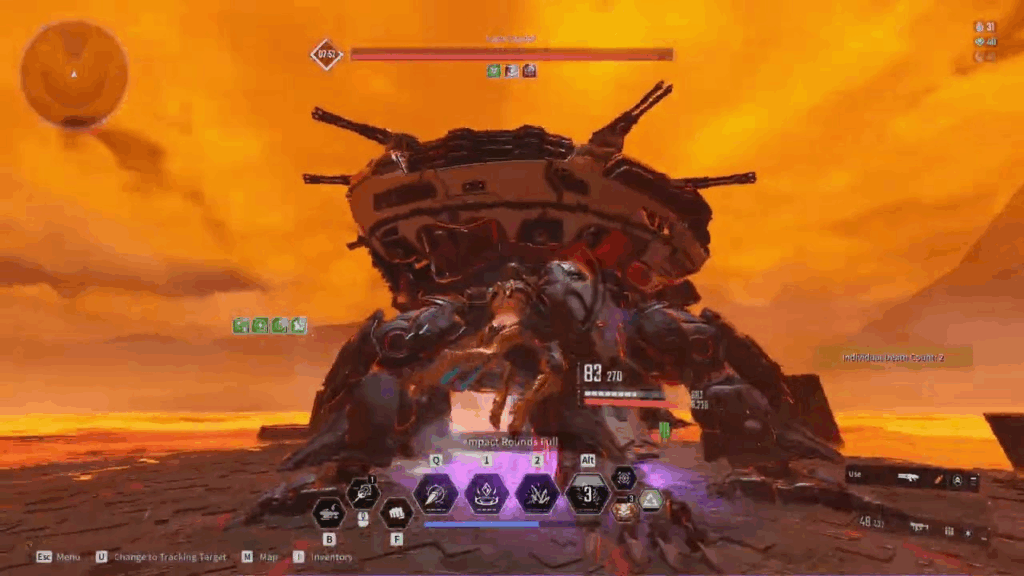1024x576 pixels.
Task: Activate the spear projectile skill icon
Action: [x=435, y=494]
